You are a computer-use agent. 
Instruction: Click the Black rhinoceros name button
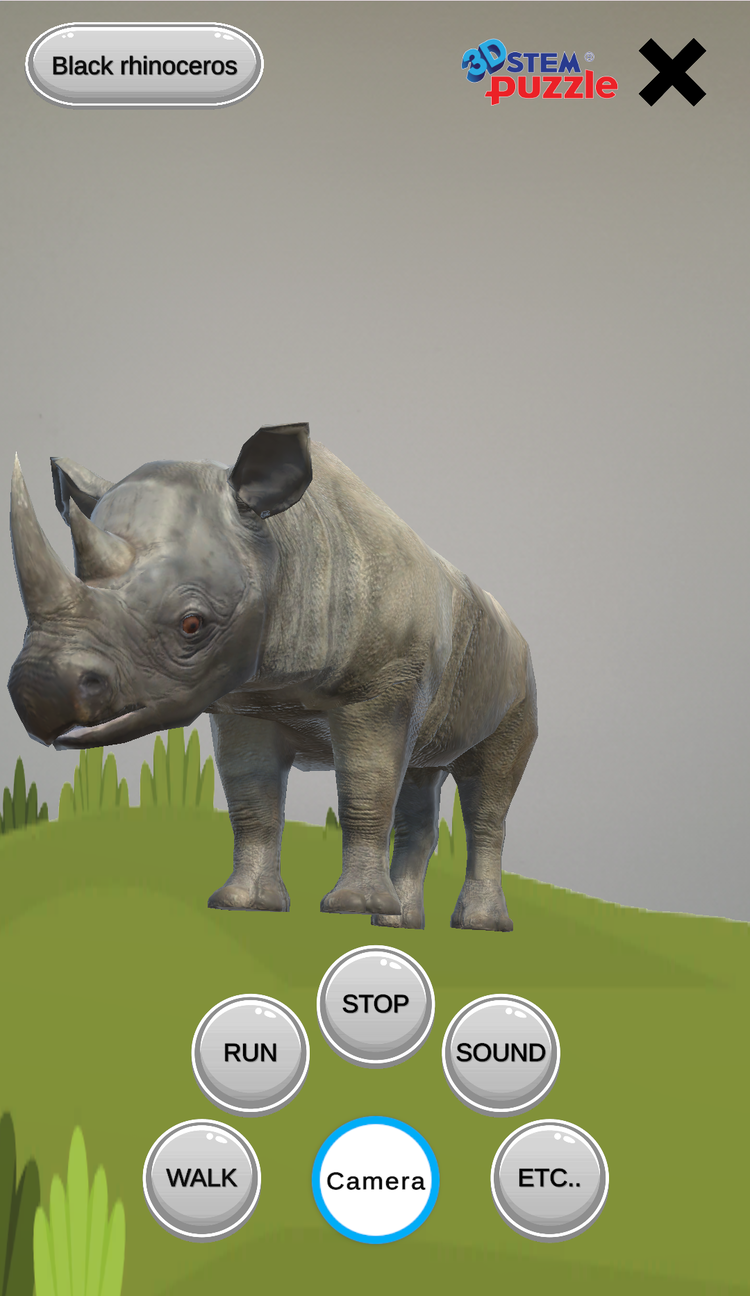(x=144, y=66)
